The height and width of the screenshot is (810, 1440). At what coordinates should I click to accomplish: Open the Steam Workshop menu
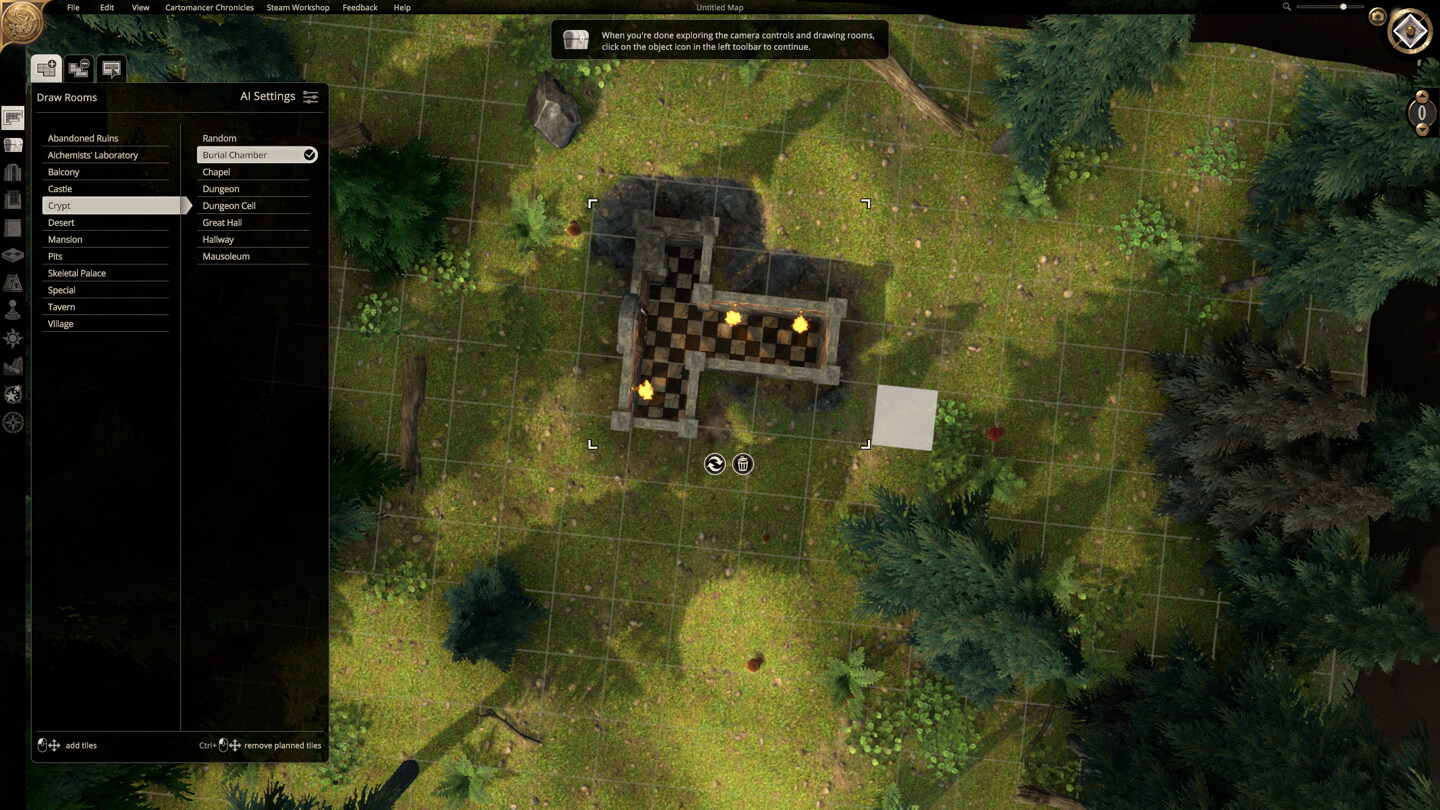tap(298, 7)
